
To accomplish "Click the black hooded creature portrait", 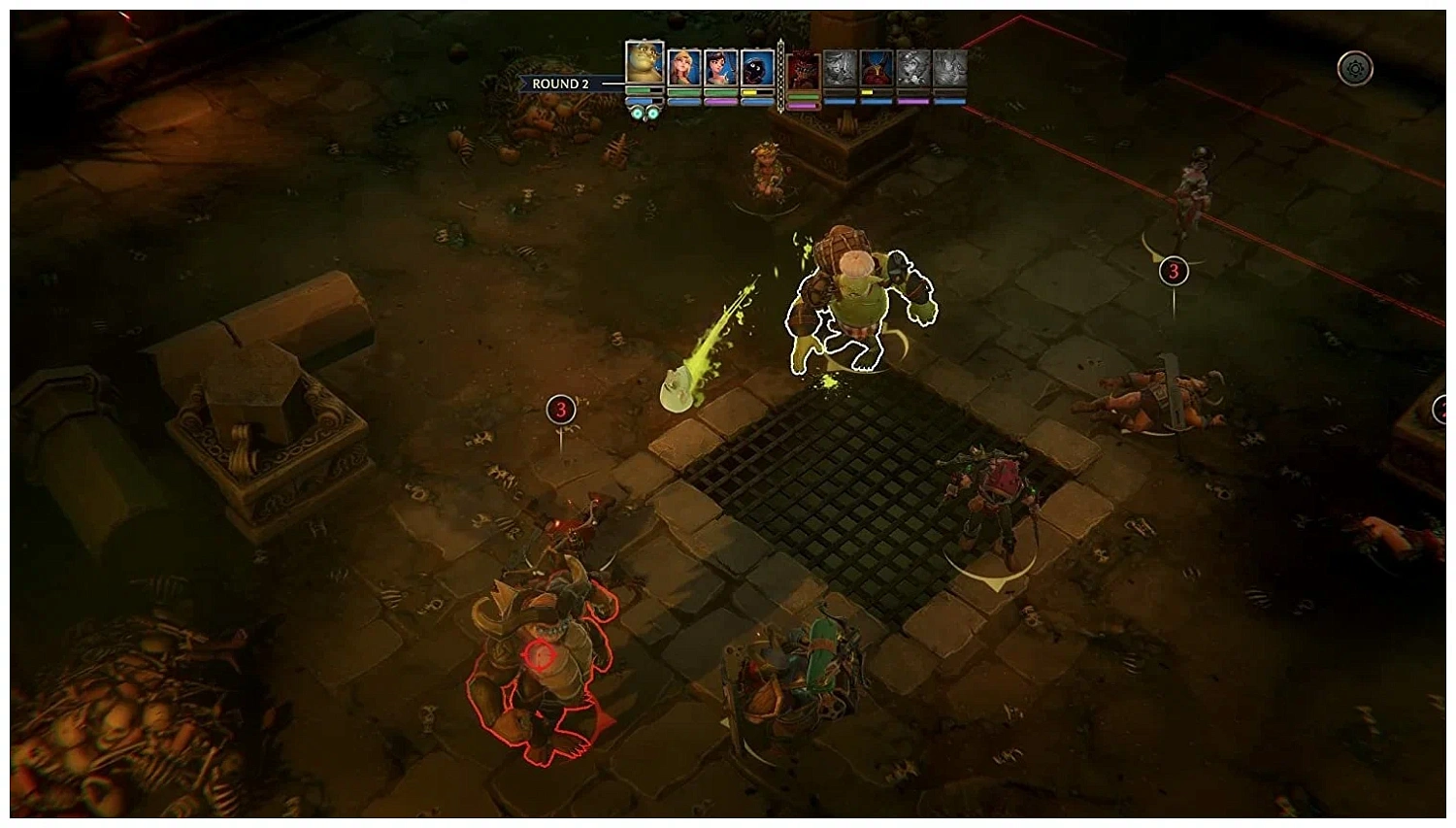I will [x=758, y=68].
